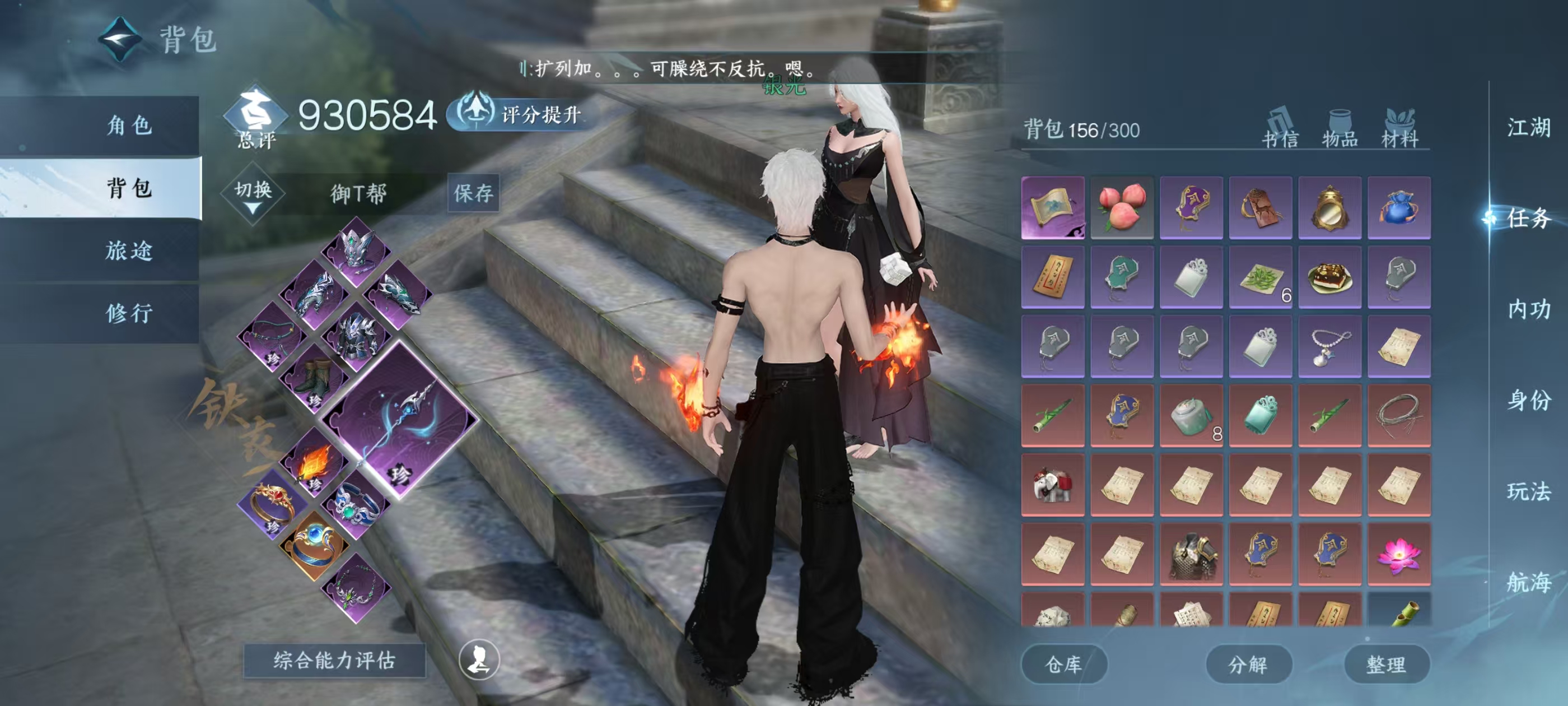Open the 任务 quests menu
This screenshot has height=706, width=1568.
(1528, 218)
